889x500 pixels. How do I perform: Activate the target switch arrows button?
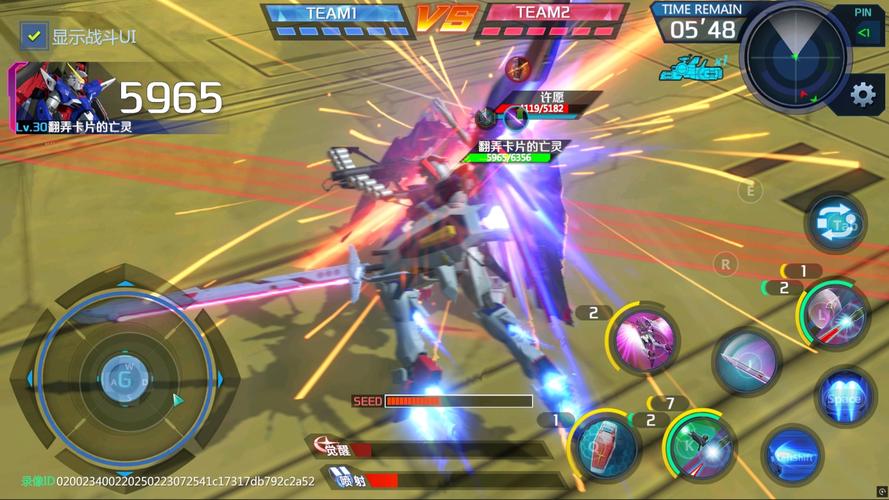[x=835, y=223]
